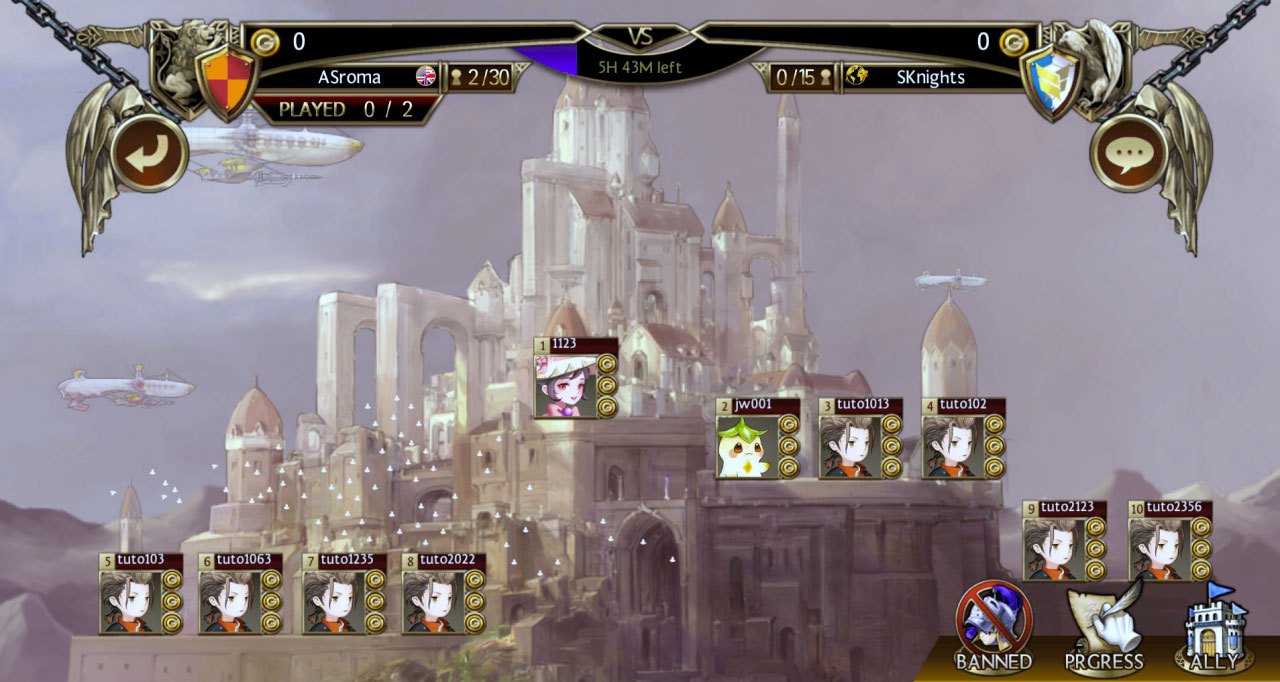Click the ASroma guild shield emblem

point(226,81)
